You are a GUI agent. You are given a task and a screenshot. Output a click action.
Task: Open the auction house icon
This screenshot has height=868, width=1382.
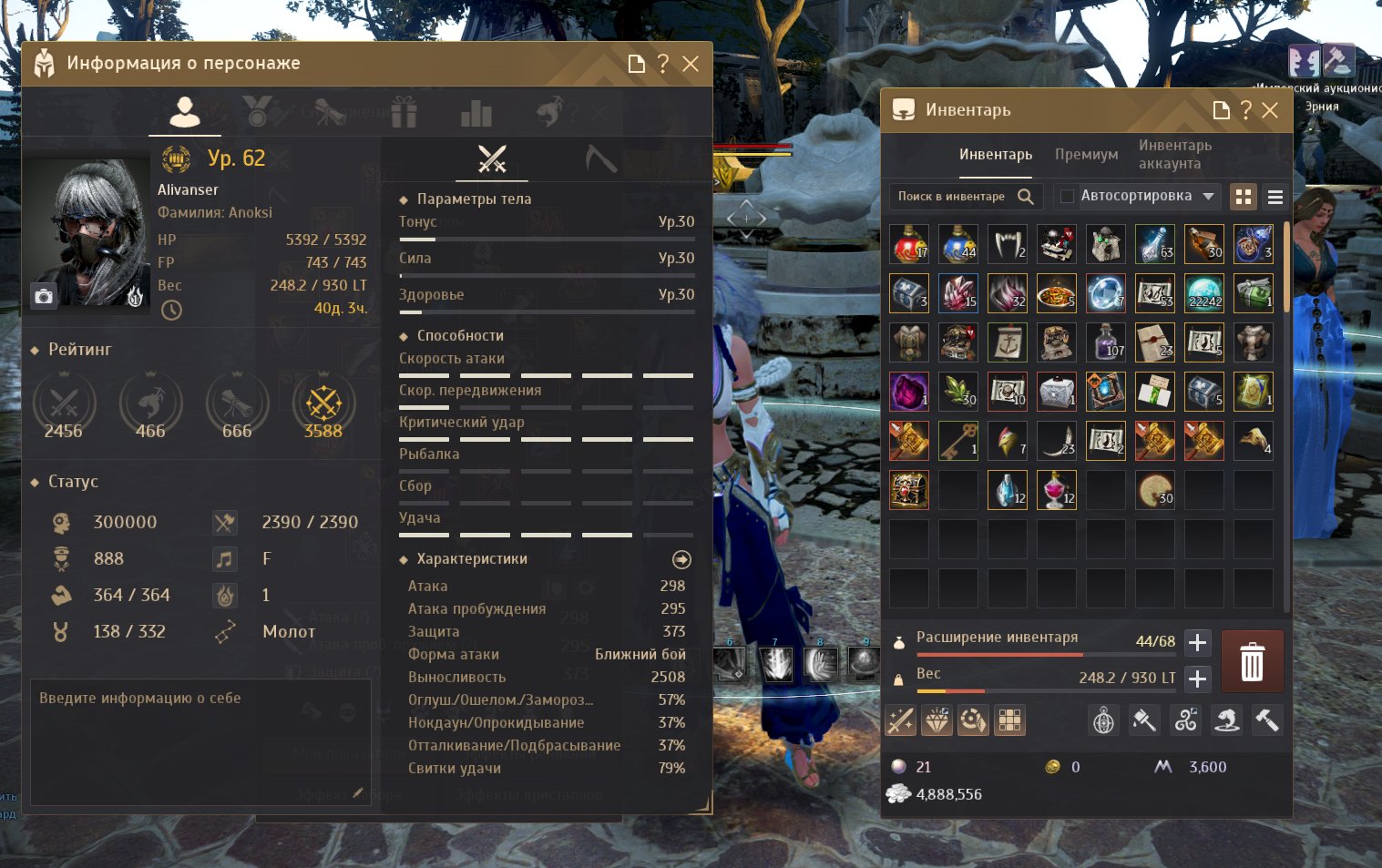[x=1337, y=61]
